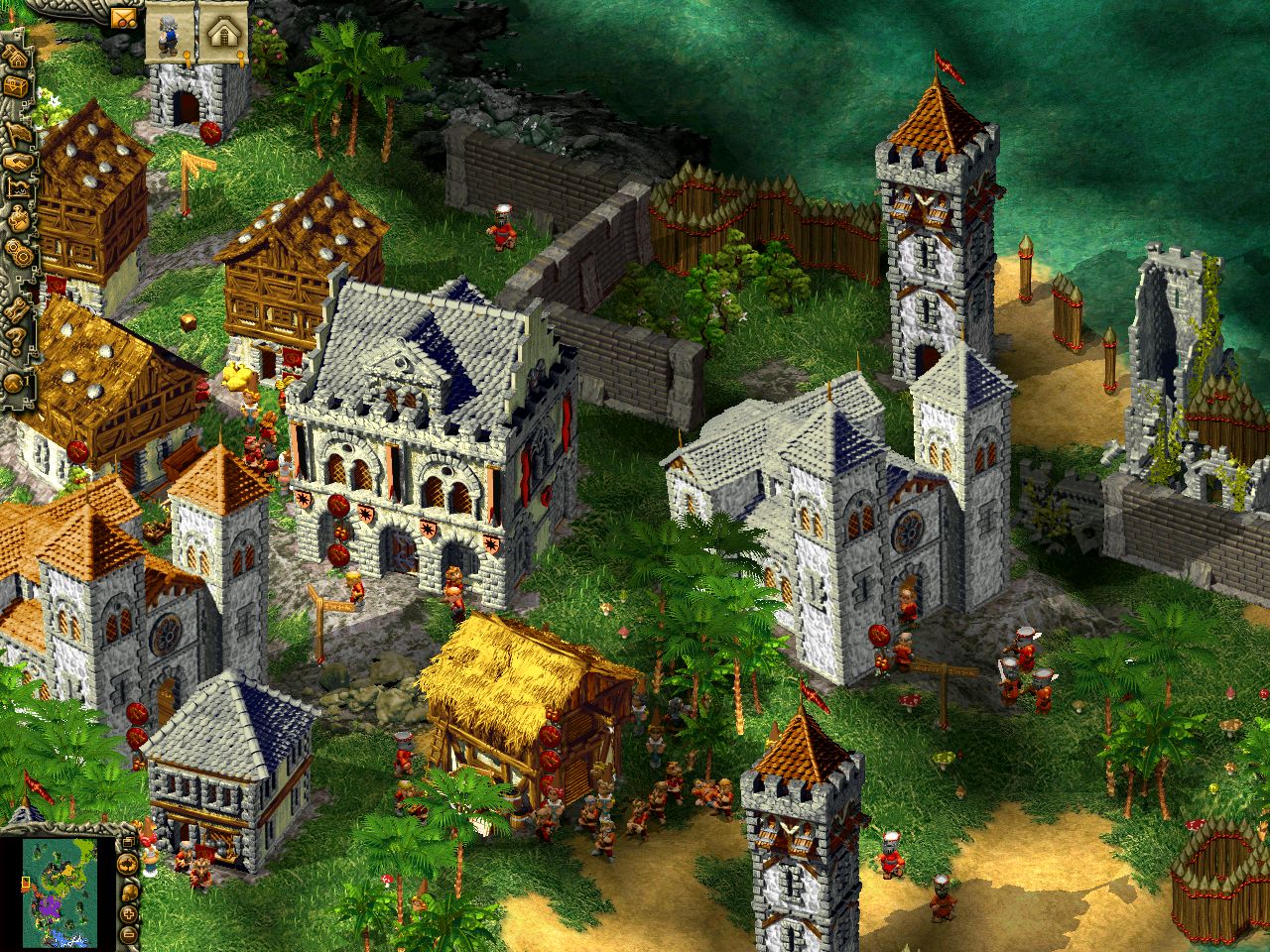Screen dimensions: 1270x952
Task: Pull the orange bookmark under the settler scroll
Action: [x=187, y=58]
